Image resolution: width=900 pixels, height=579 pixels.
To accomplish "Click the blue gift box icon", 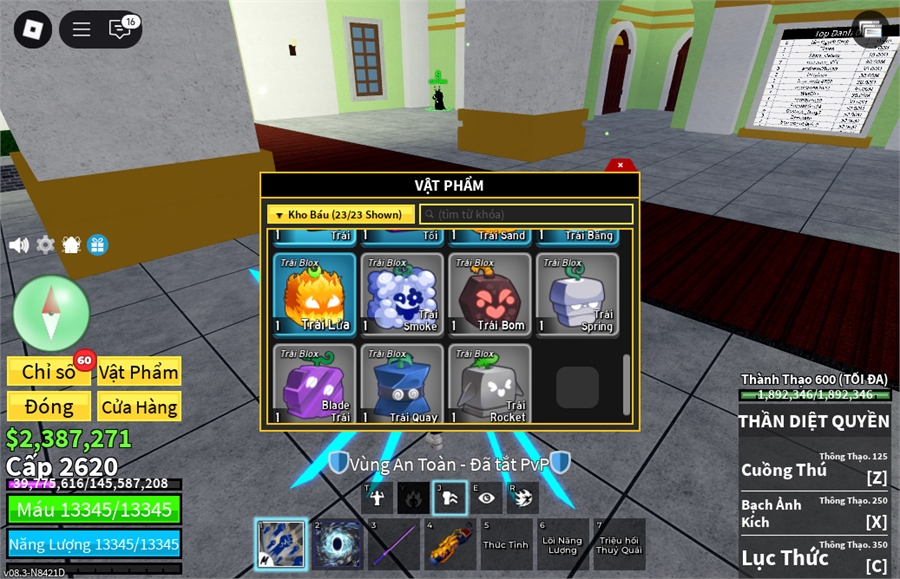I will pos(97,245).
